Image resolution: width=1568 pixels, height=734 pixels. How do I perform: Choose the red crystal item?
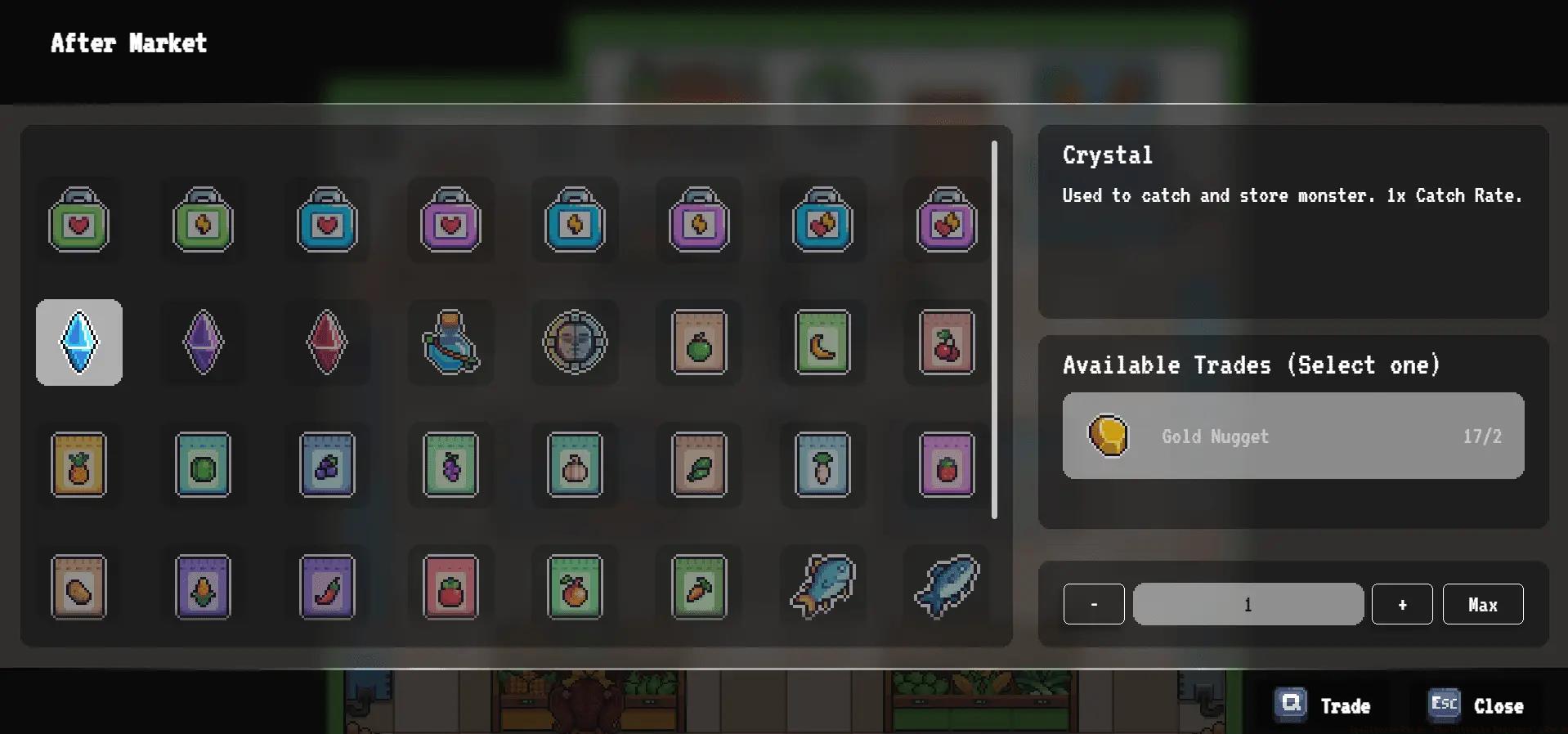pyautogui.click(x=327, y=342)
